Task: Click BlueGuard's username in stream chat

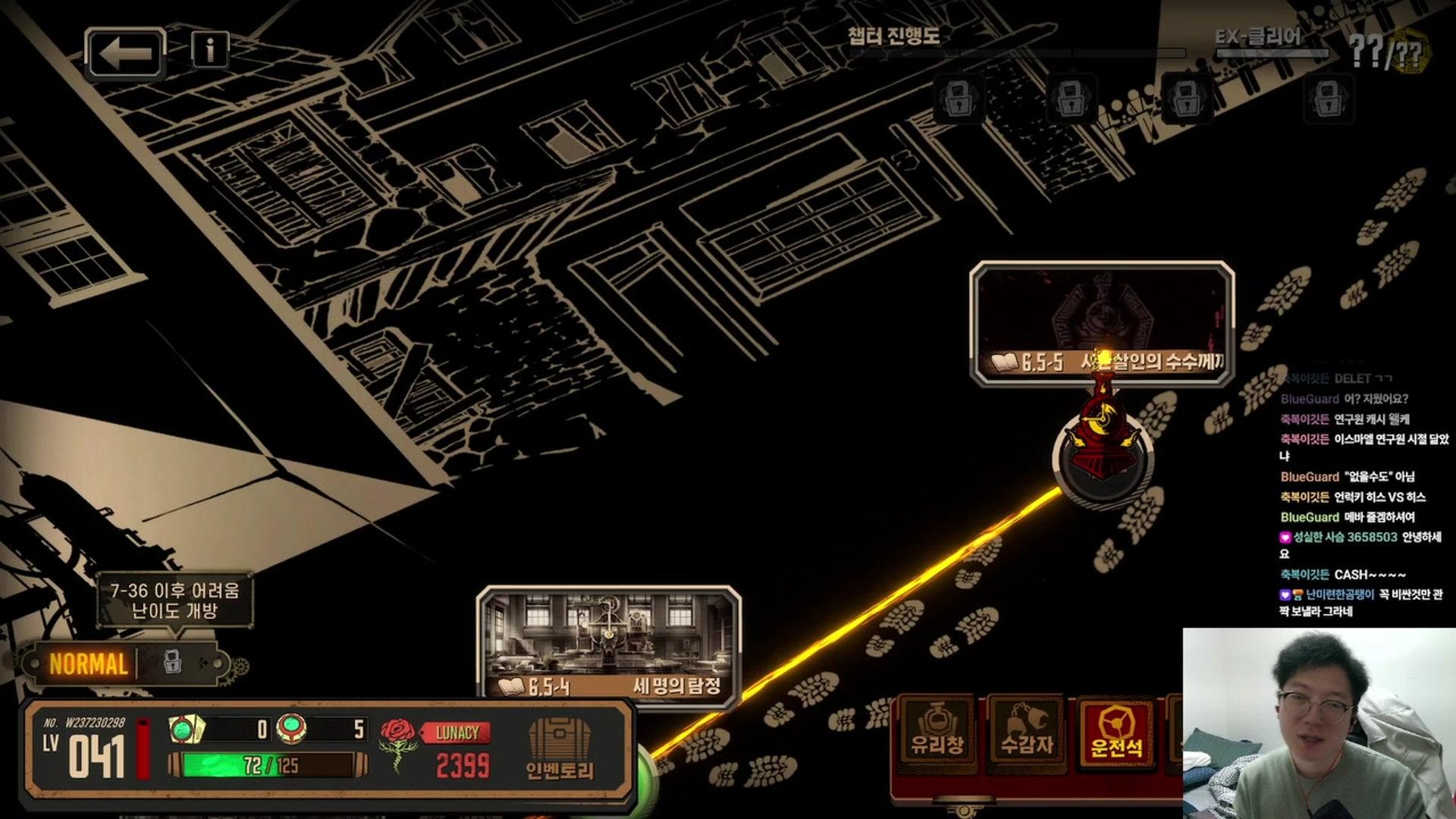Action: [1310, 399]
